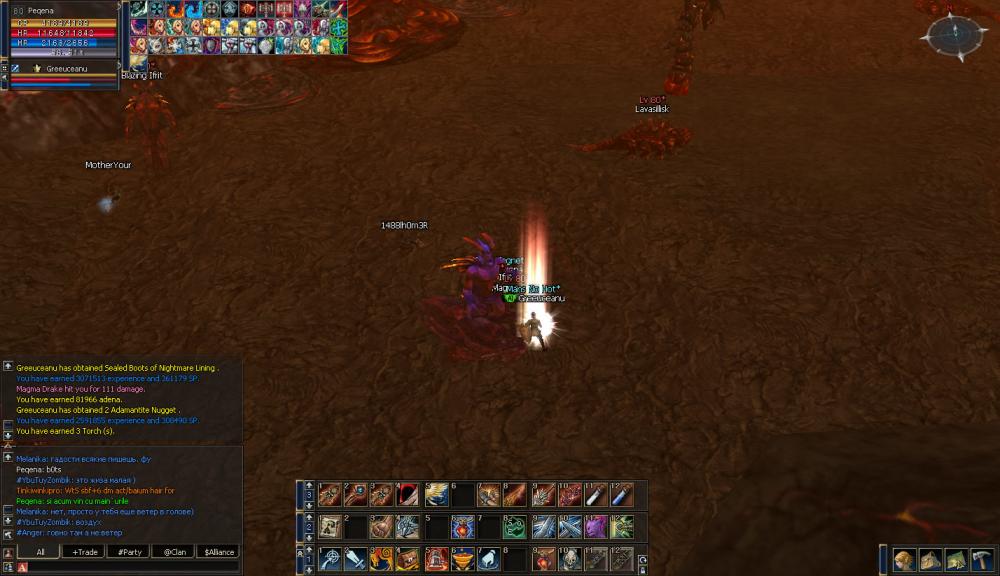
Task: Click the hammer icon in the menu bar
Action: point(982,560)
